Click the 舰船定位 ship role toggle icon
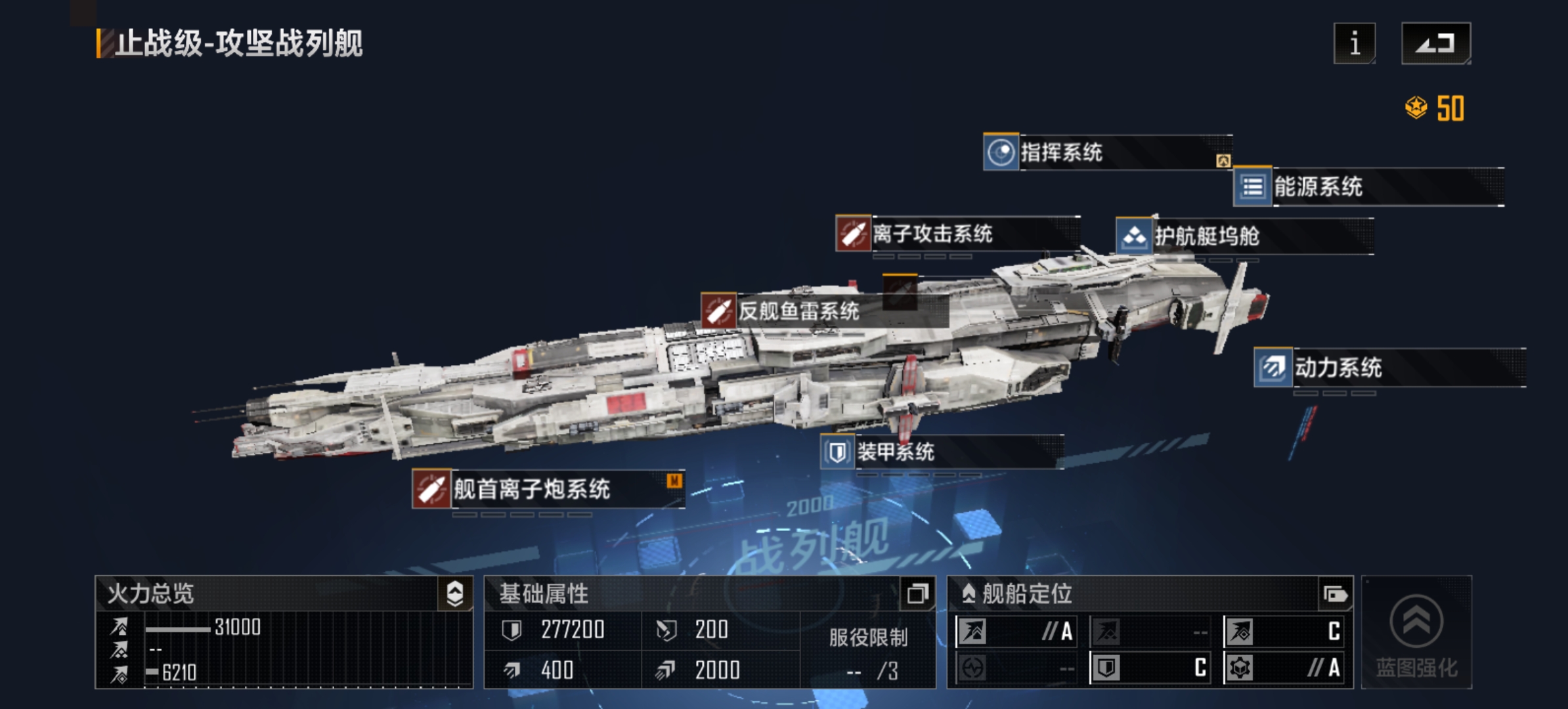Viewport: 1568px width, 709px height. [1335, 595]
